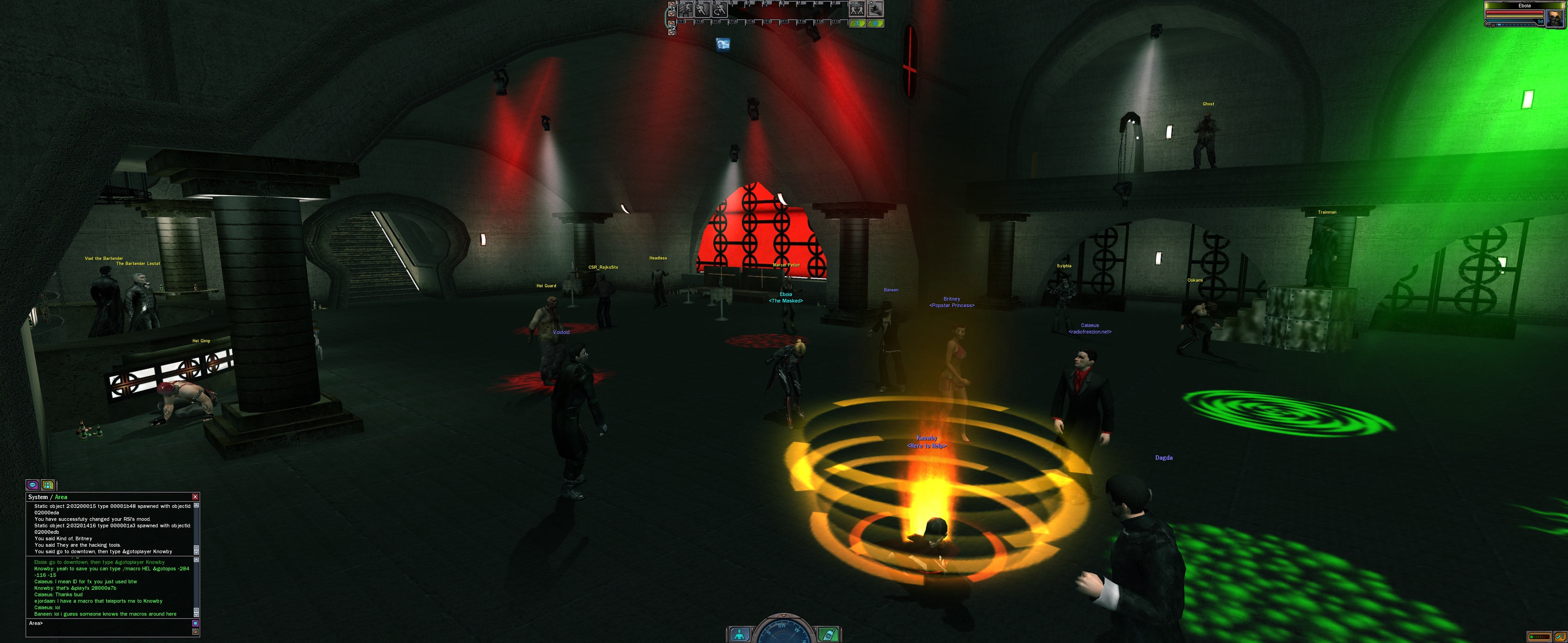Click the blue fist buff icon
The height and width of the screenshot is (643, 1568).
[x=723, y=44]
